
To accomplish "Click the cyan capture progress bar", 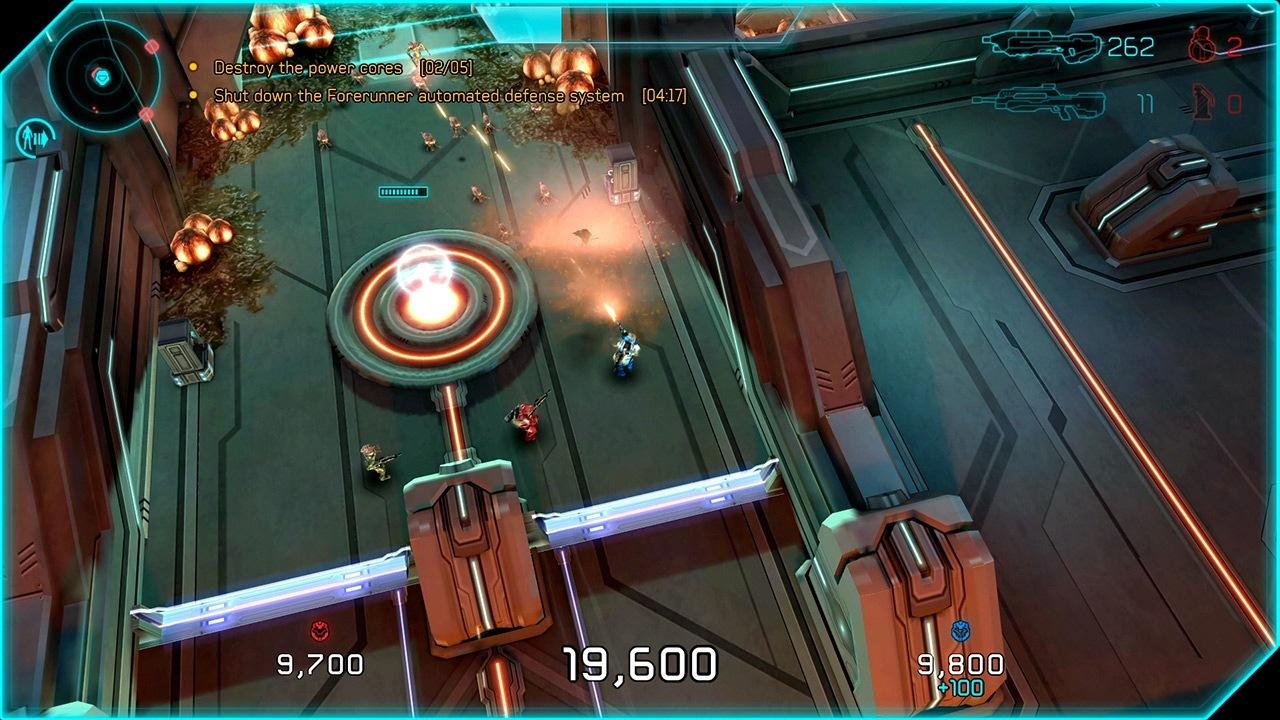I will pyautogui.click(x=402, y=191).
